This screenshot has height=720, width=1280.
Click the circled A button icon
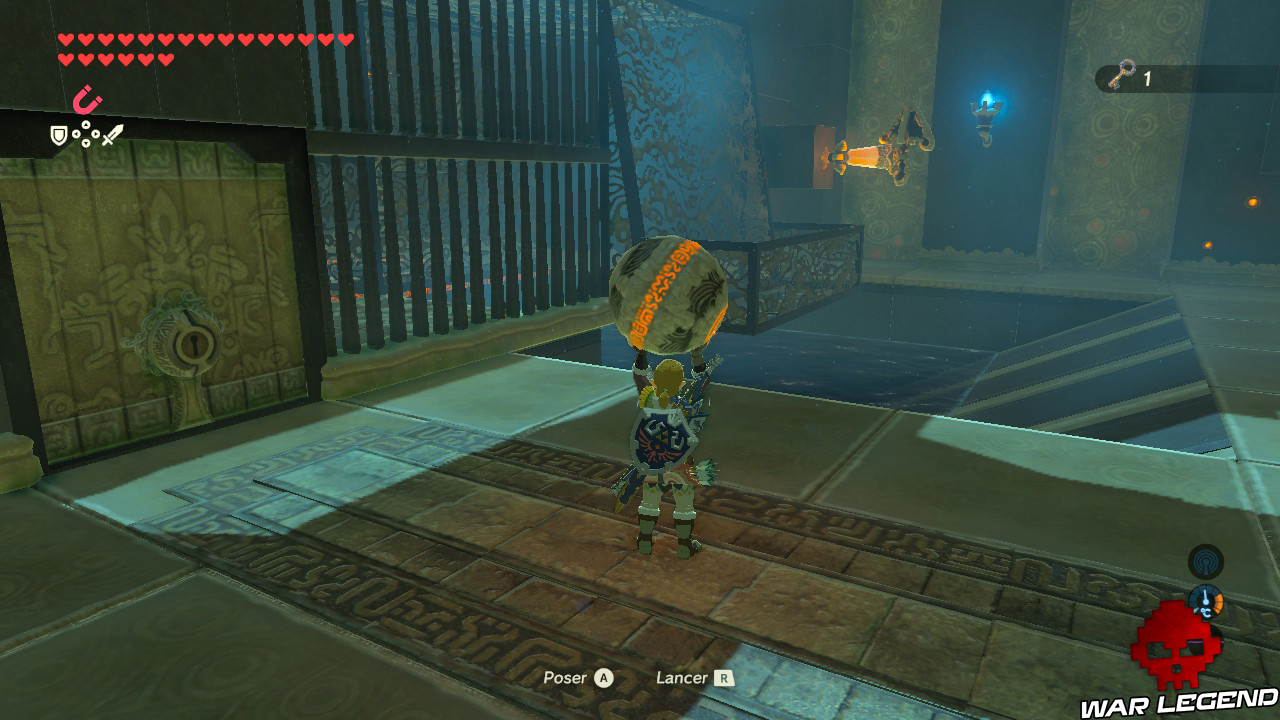point(603,677)
